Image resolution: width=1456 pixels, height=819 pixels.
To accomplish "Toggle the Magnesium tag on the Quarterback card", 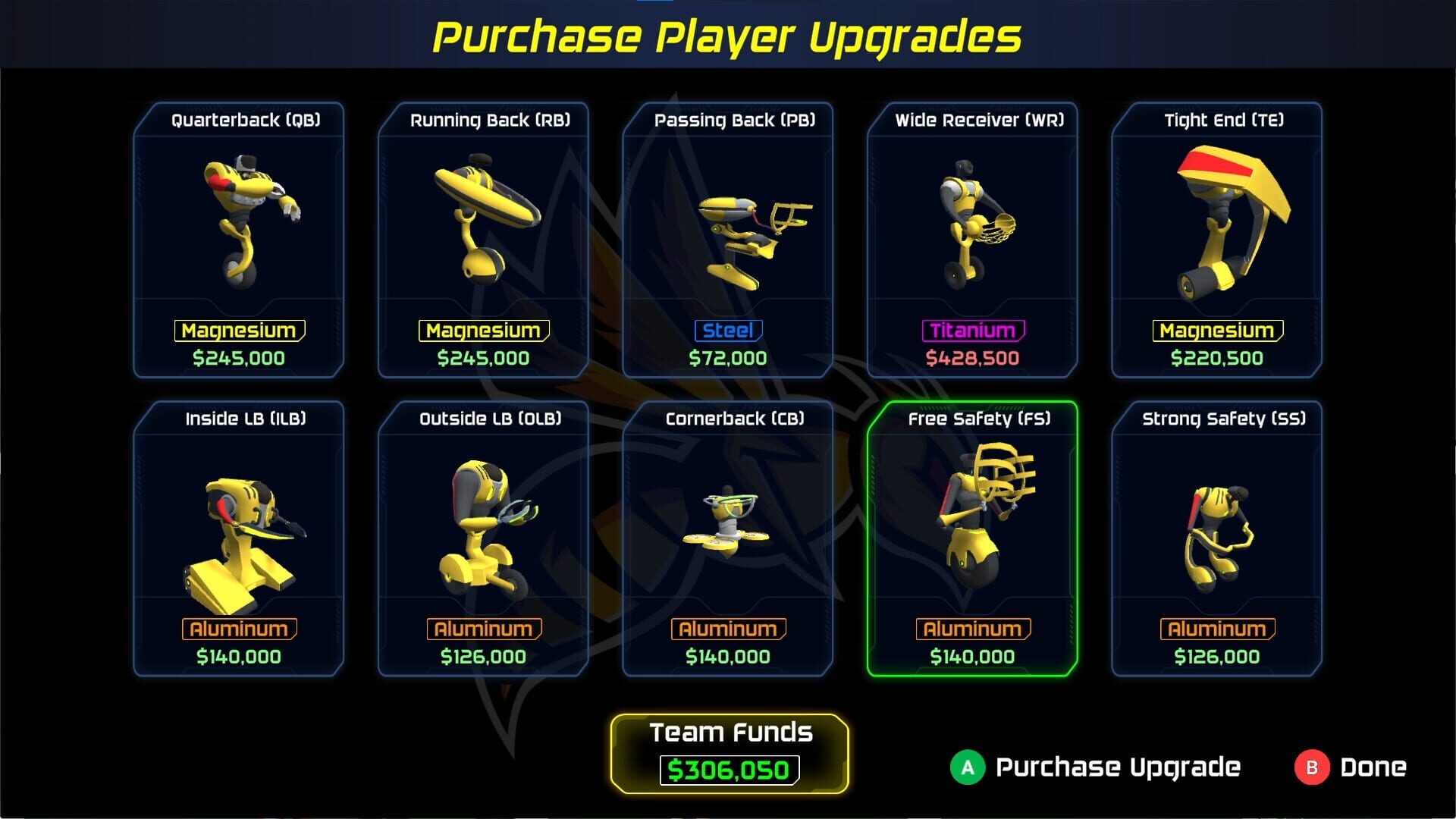I will point(239,330).
